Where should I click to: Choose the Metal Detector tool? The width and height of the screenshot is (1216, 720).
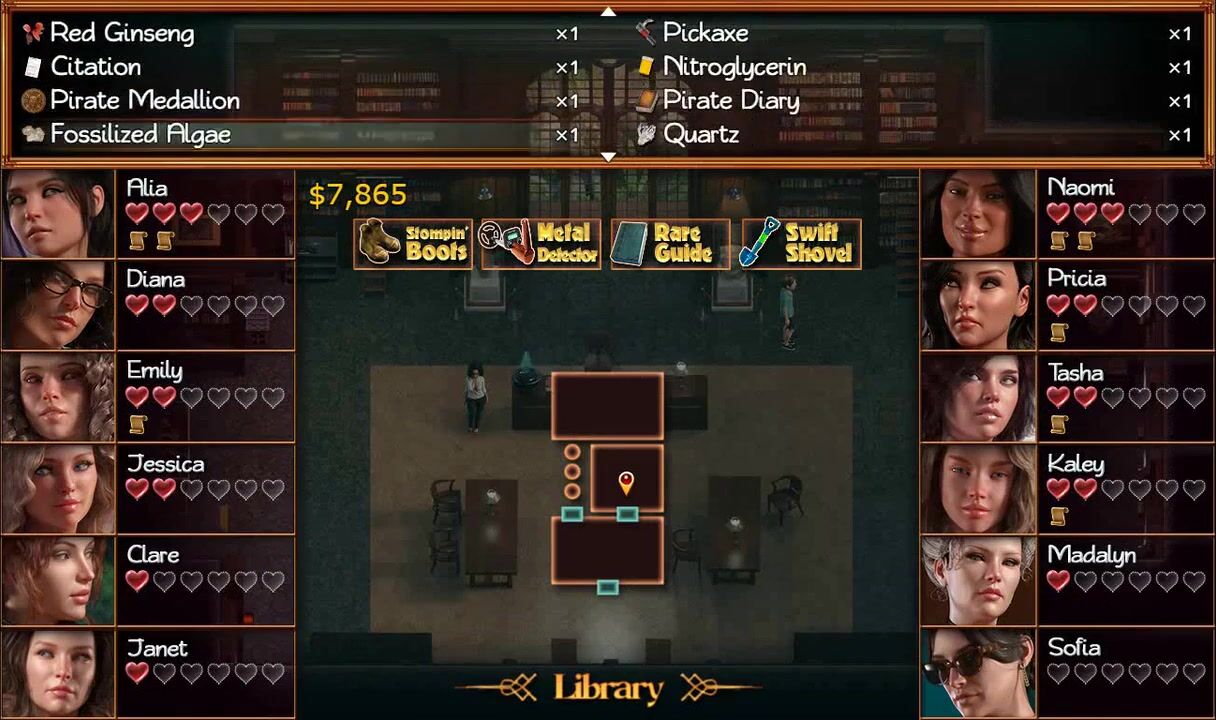540,243
